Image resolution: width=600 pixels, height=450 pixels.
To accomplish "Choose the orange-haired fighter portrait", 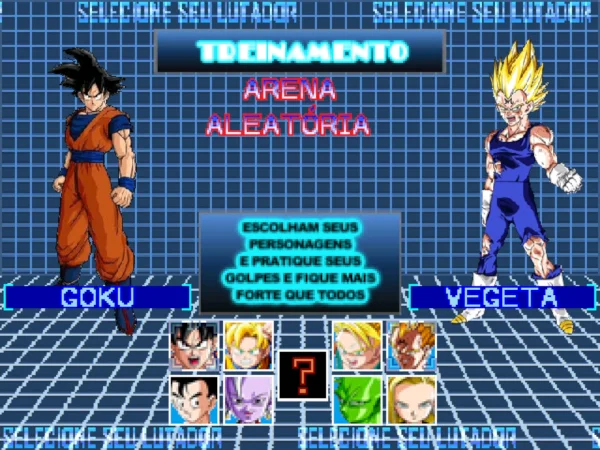I will click(411, 346).
